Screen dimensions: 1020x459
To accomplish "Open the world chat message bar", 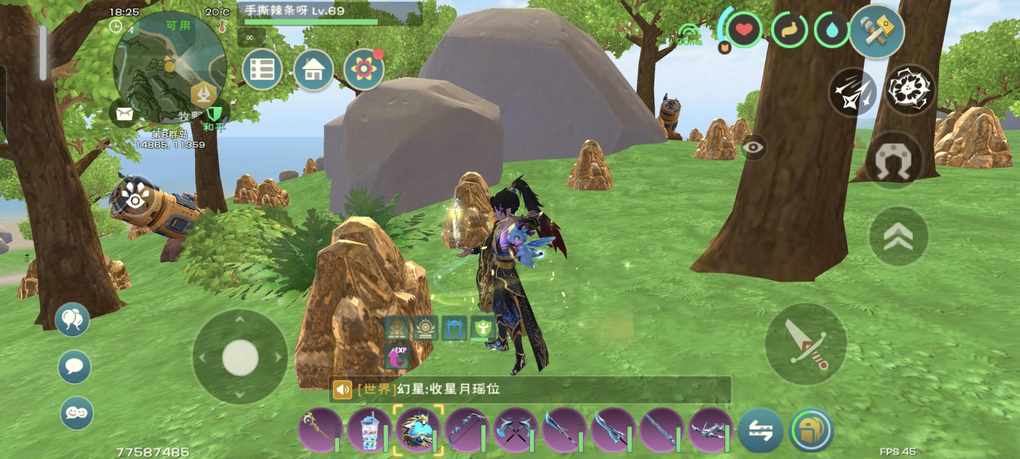I will click(530, 390).
